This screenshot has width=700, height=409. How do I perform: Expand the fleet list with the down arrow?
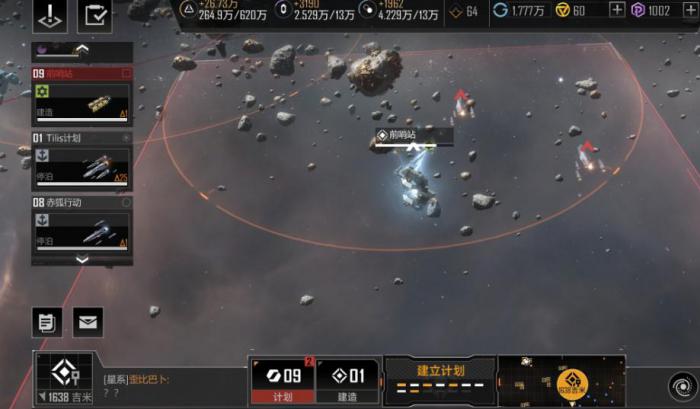[82, 260]
